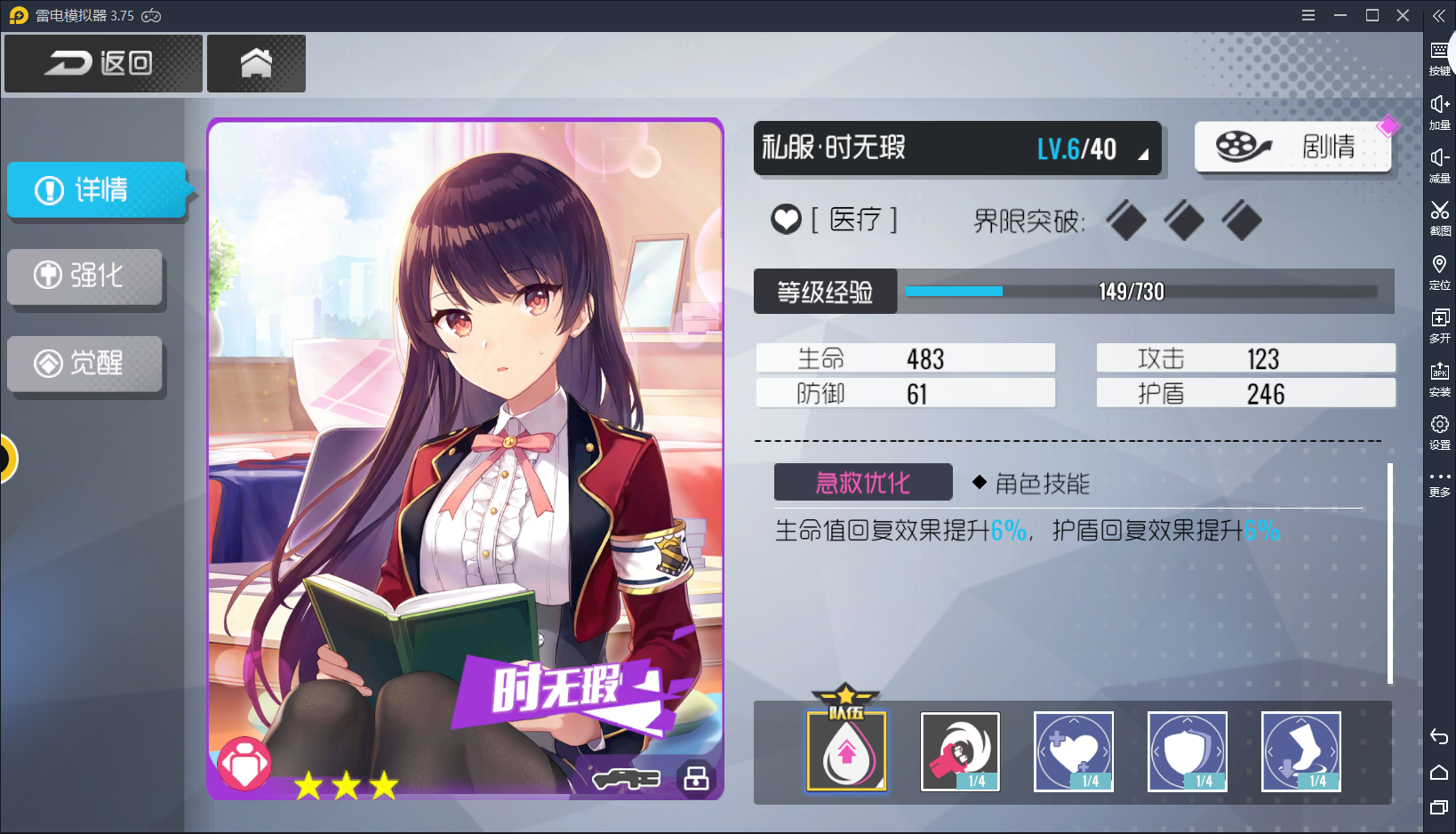Select the boot movement skill icon

[x=1301, y=751]
